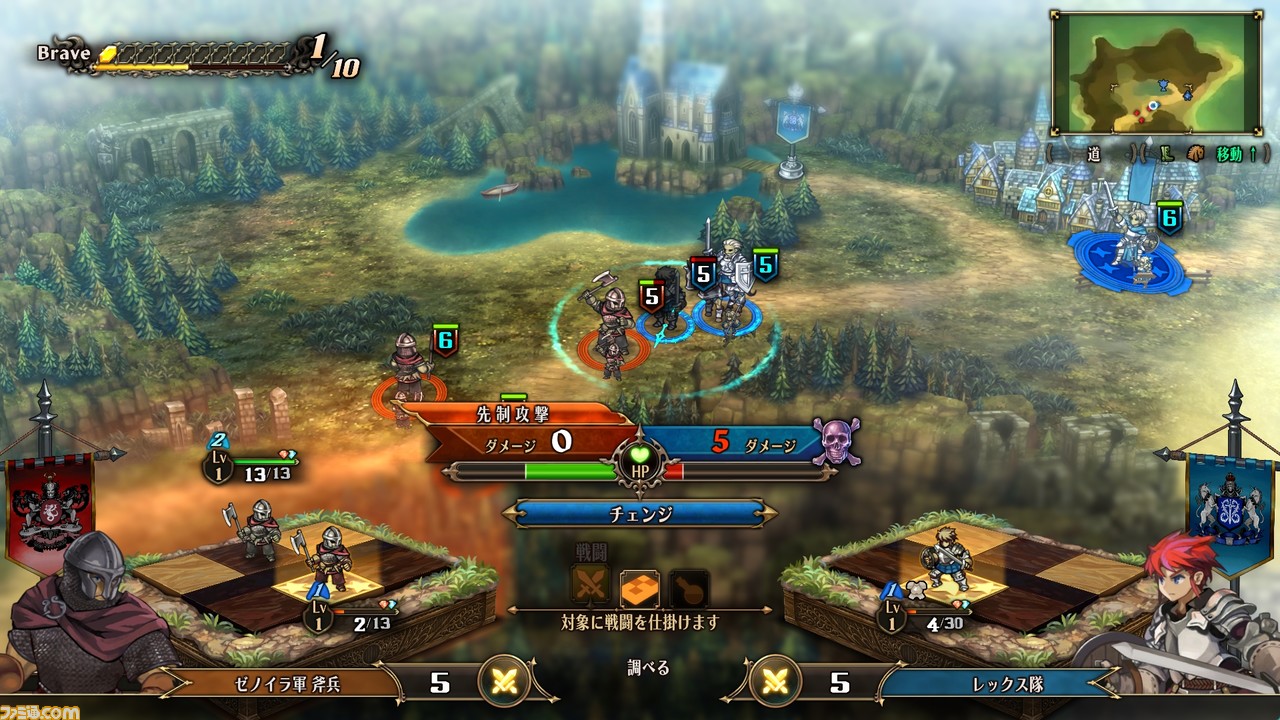Click the blue チェンジ button
Image resolution: width=1280 pixels, height=720 pixels.
pyautogui.click(x=640, y=514)
